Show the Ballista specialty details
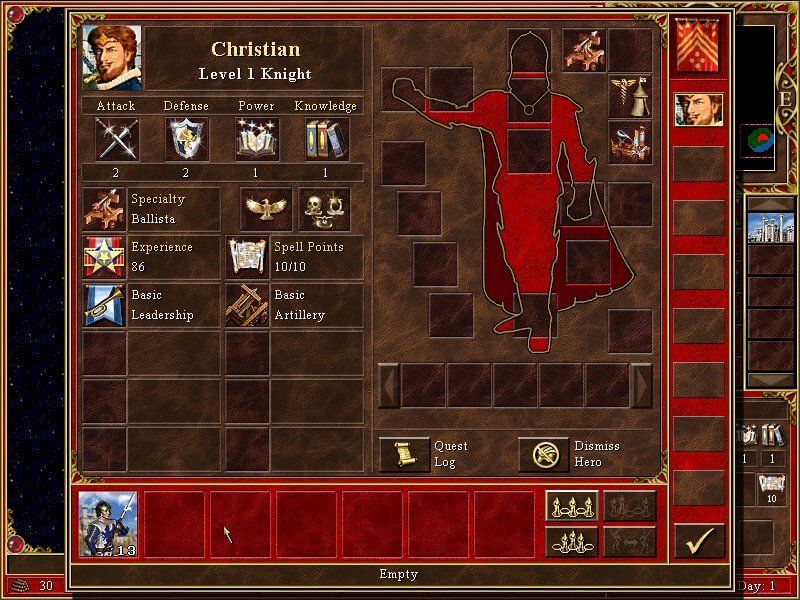 (x=104, y=209)
